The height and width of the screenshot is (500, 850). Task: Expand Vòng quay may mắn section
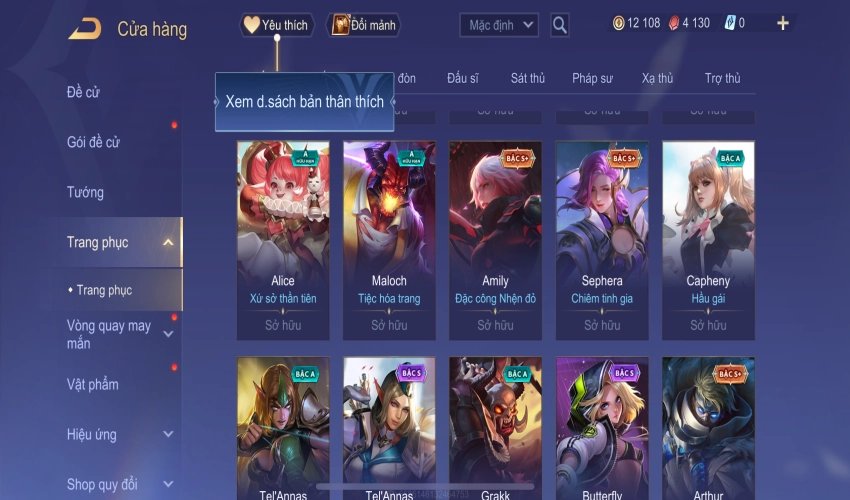[167, 334]
